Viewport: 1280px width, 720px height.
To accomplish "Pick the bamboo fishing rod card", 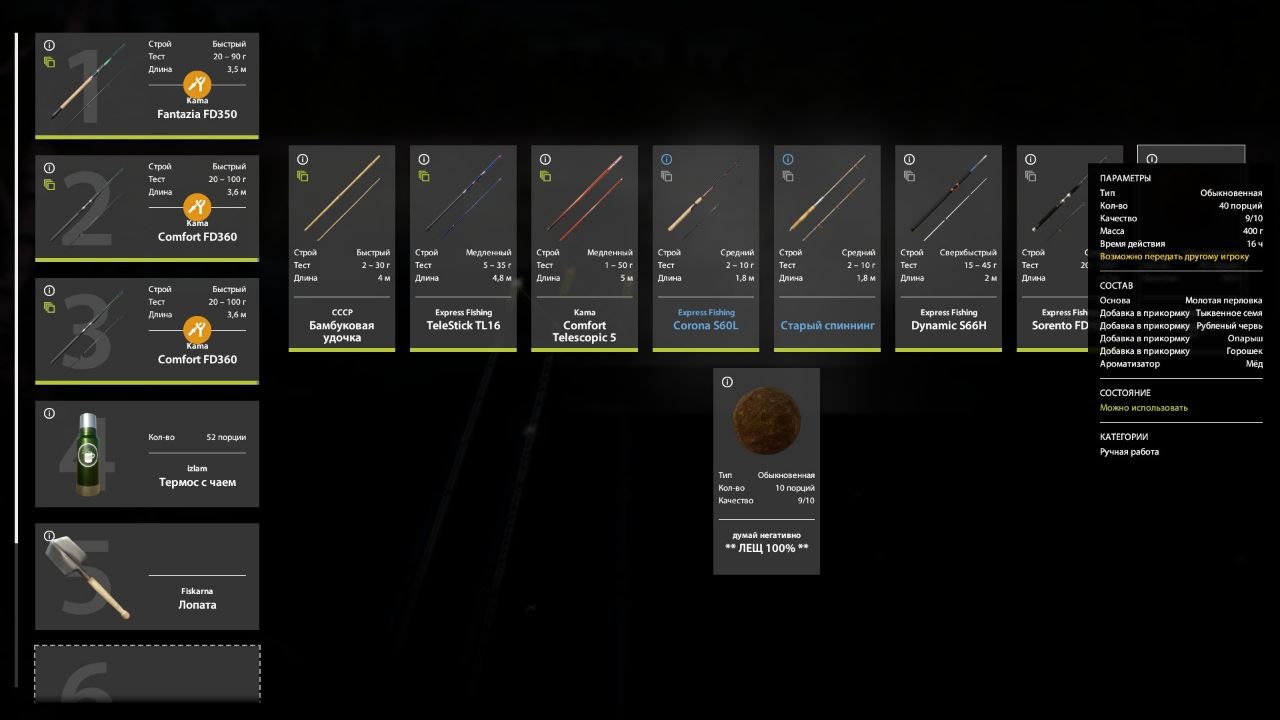I will [342, 248].
